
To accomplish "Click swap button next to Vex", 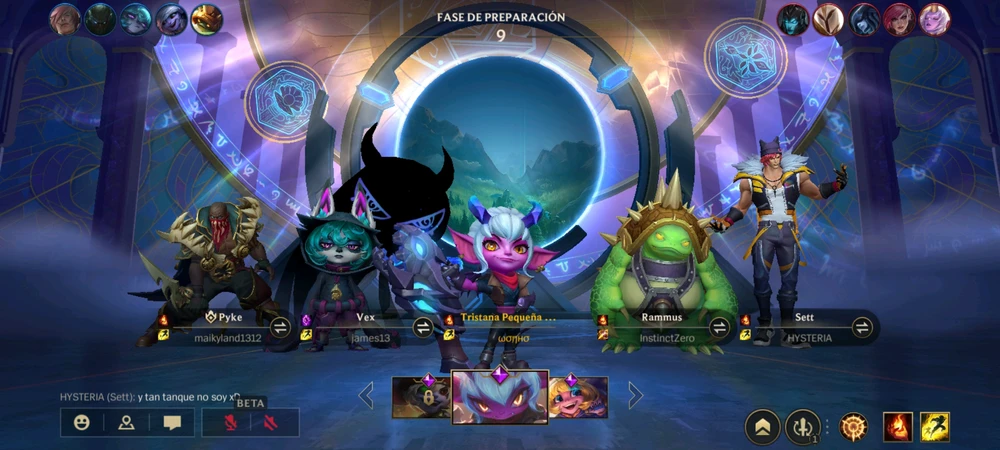I will click(424, 327).
